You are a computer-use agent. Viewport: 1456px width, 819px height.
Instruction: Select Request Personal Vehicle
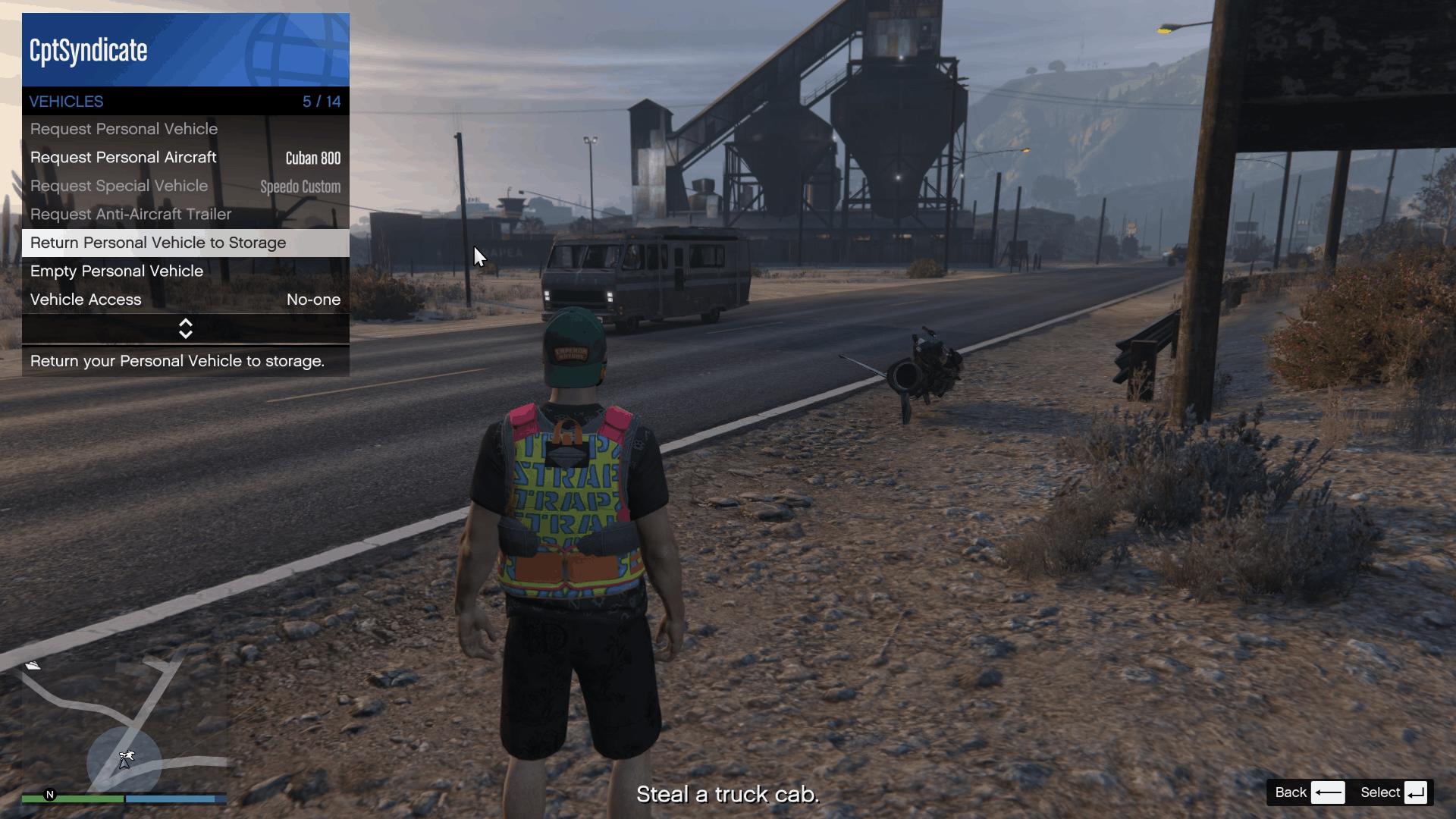coord(124,129)
